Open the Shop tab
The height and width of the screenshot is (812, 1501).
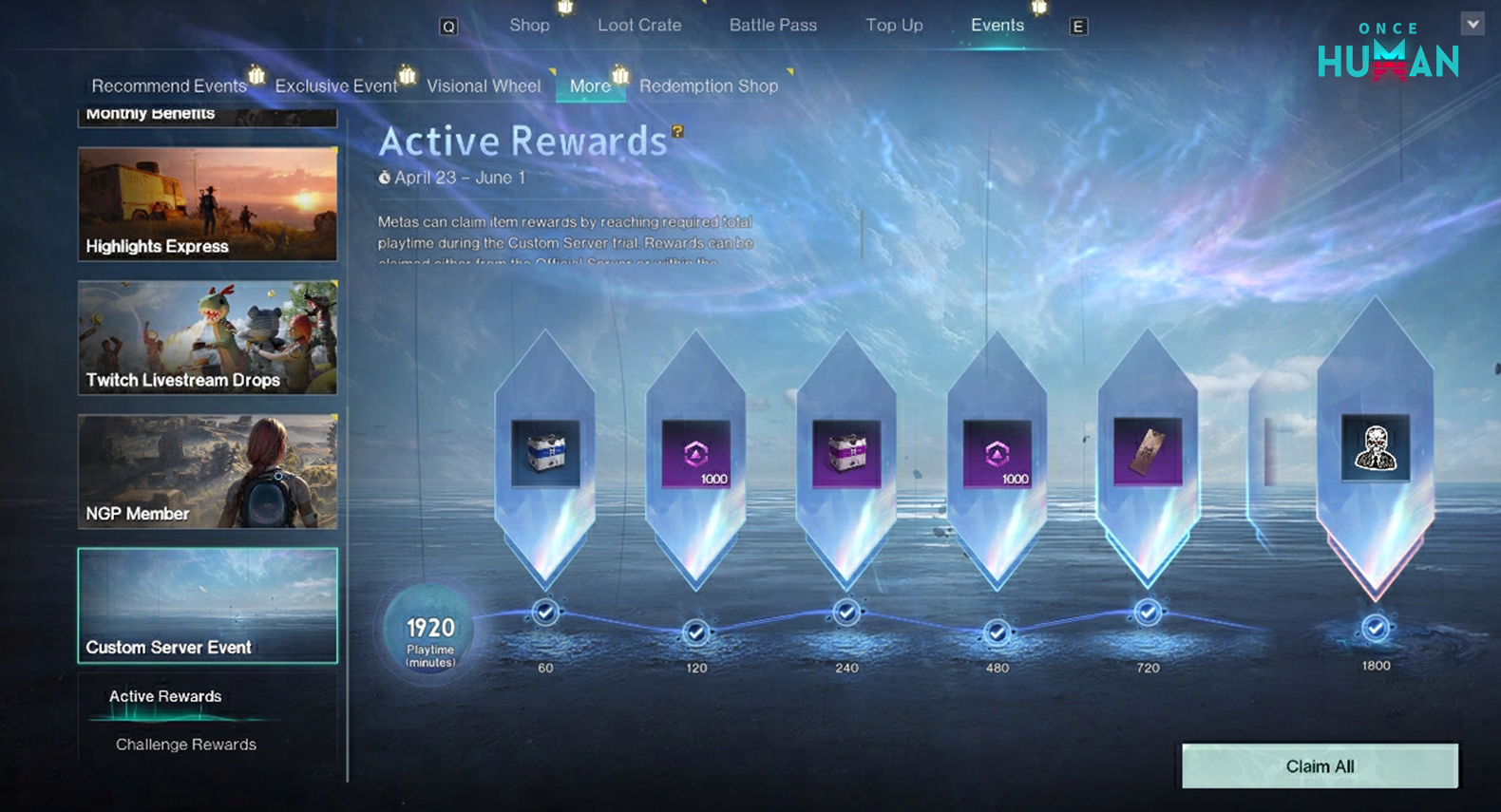tap(529, 26)
